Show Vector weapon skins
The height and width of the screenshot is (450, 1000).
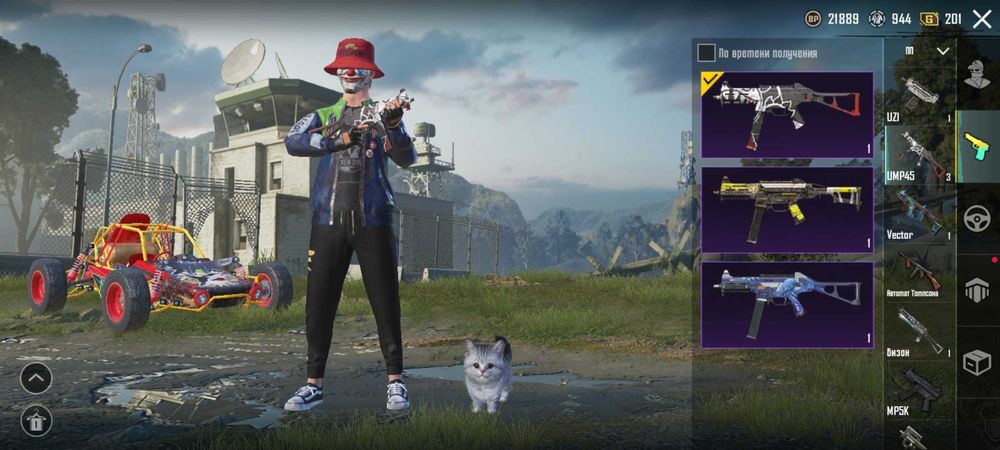pos(920,214)
